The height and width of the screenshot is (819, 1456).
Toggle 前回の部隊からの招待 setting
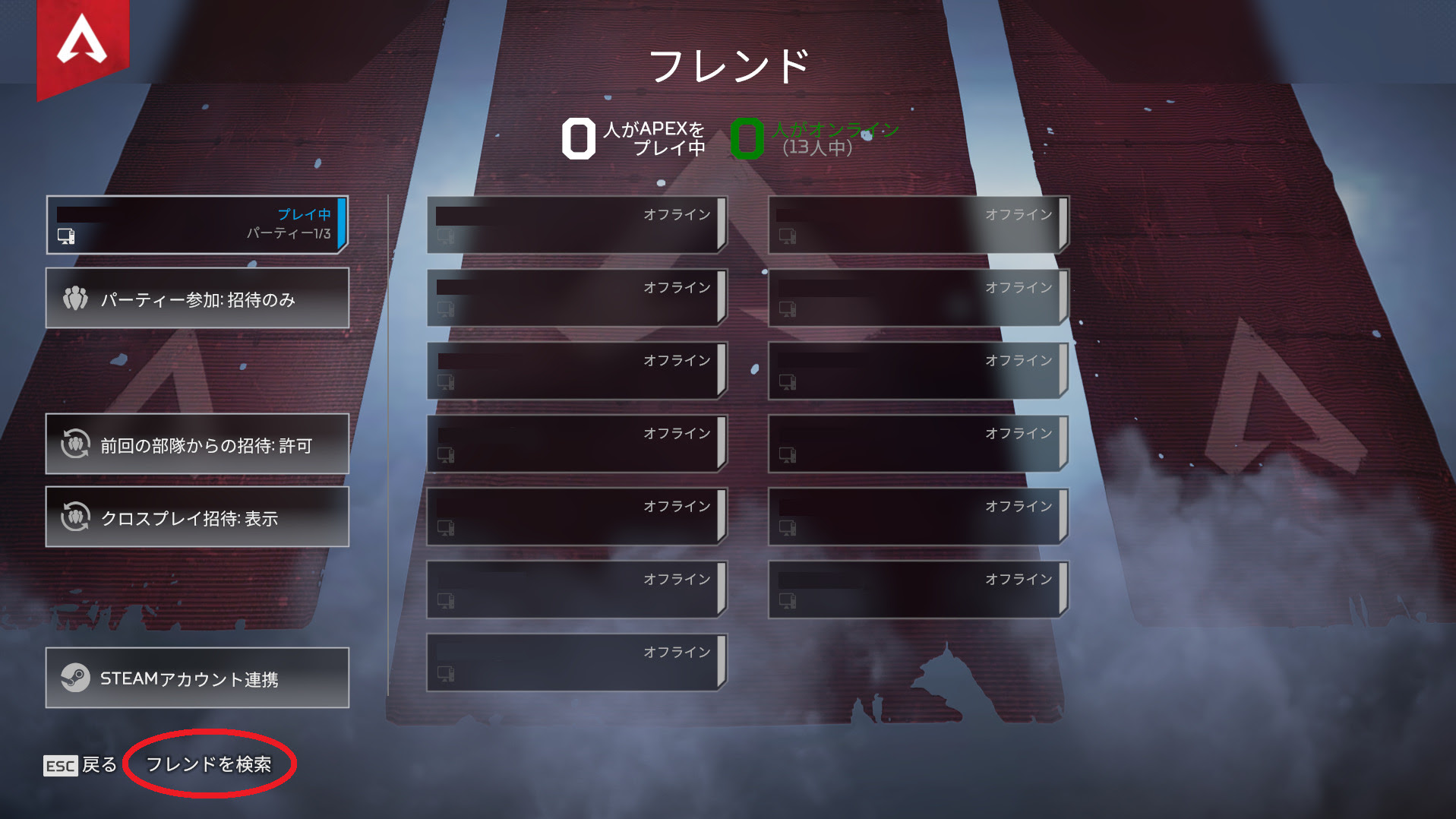[x=197, y=444]
